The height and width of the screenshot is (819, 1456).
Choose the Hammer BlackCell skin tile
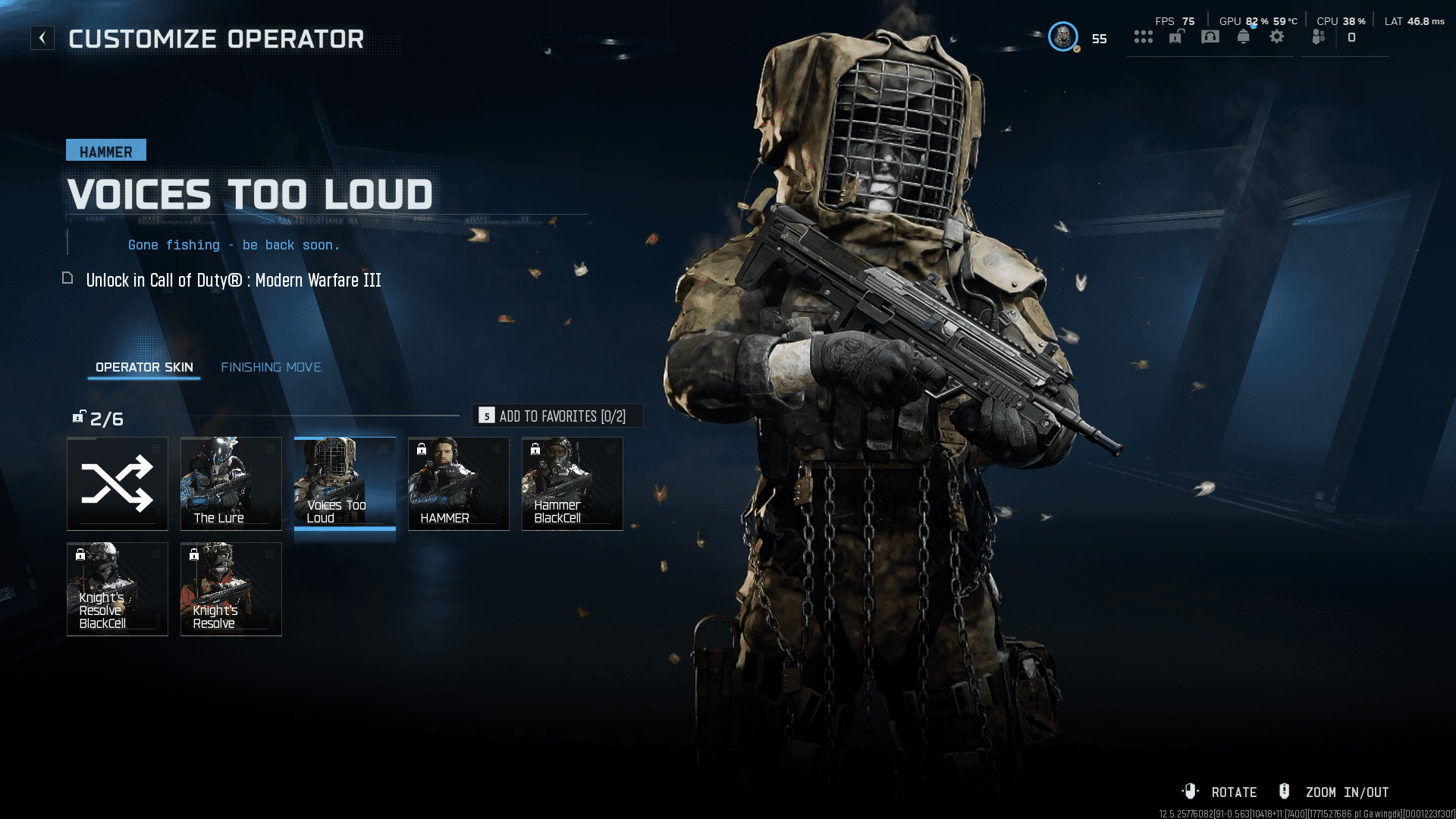click(x=573, y=484)
